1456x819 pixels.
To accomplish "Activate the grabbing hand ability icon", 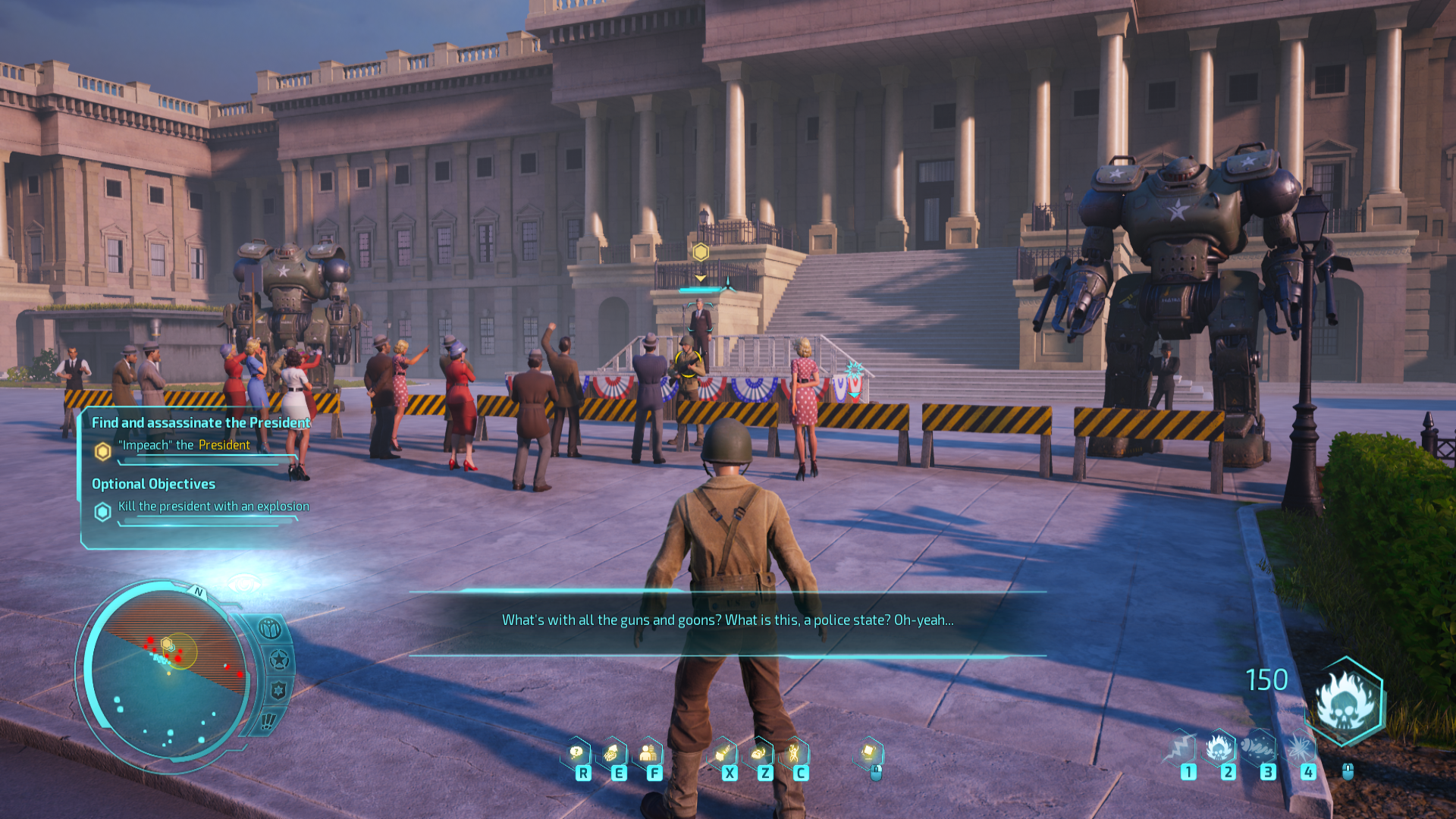I will click(x=612, y=752).
